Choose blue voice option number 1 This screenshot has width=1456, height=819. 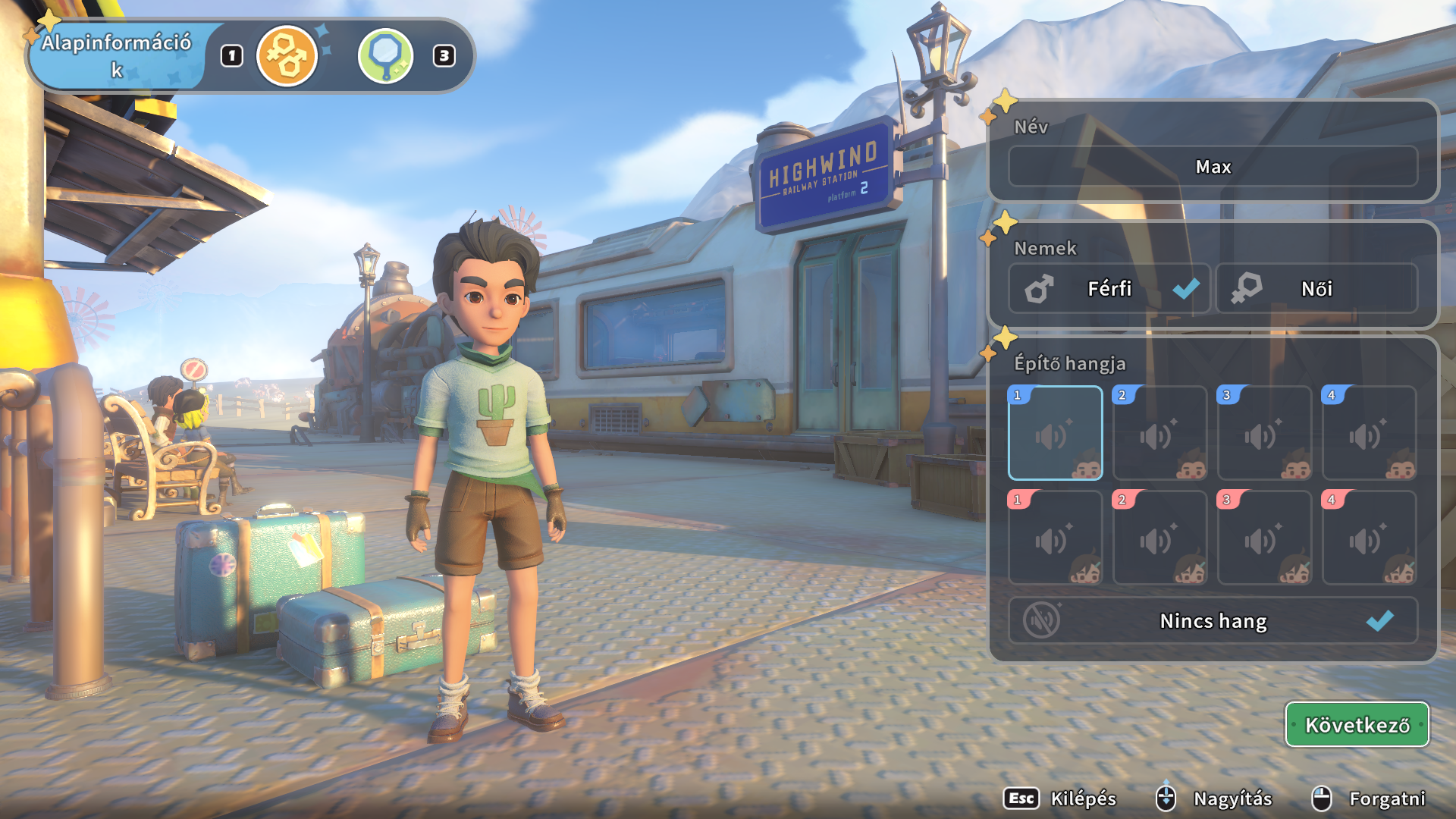coord(1055,433)
